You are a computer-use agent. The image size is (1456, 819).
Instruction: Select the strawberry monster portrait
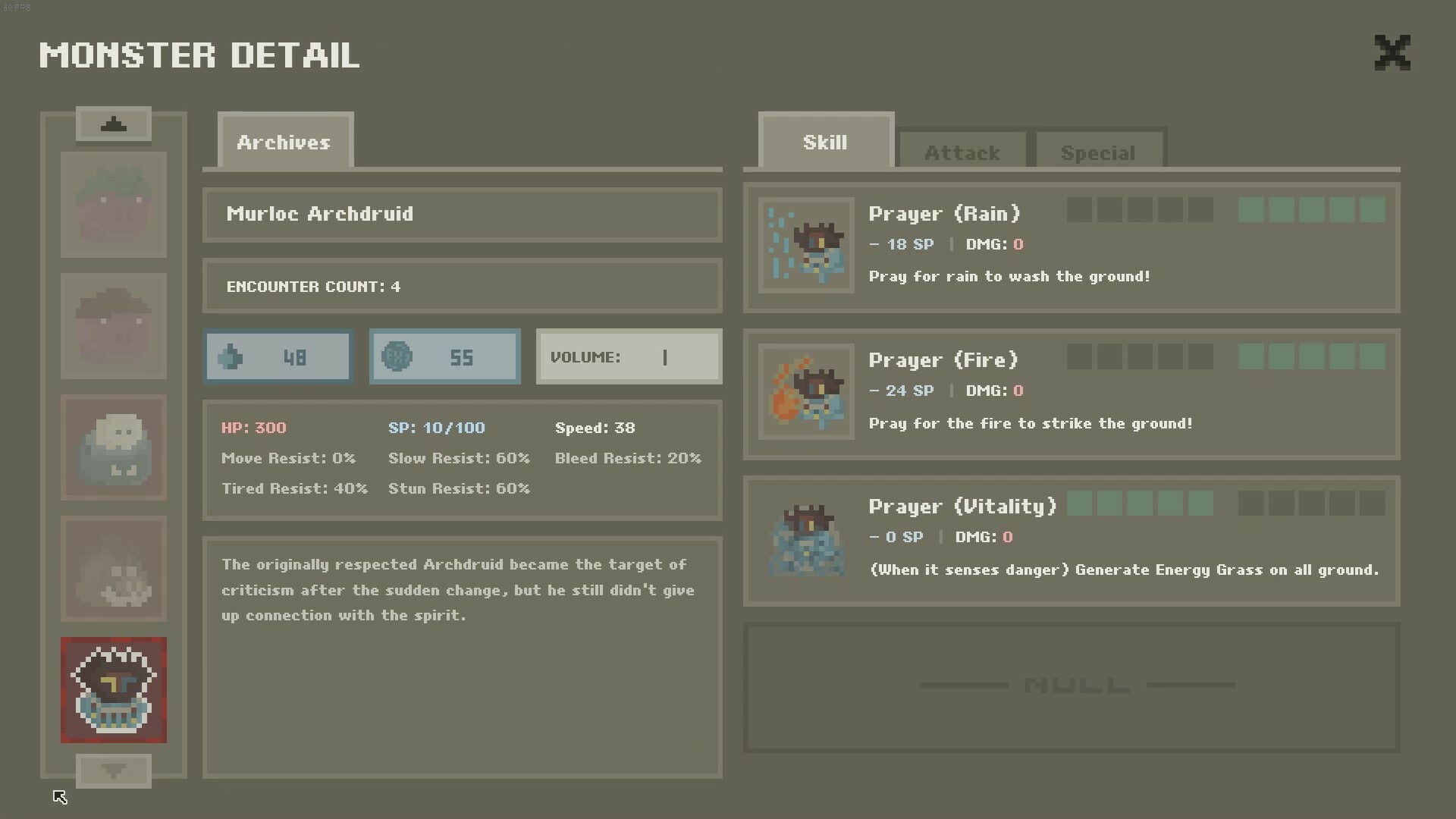click(114, 205)
